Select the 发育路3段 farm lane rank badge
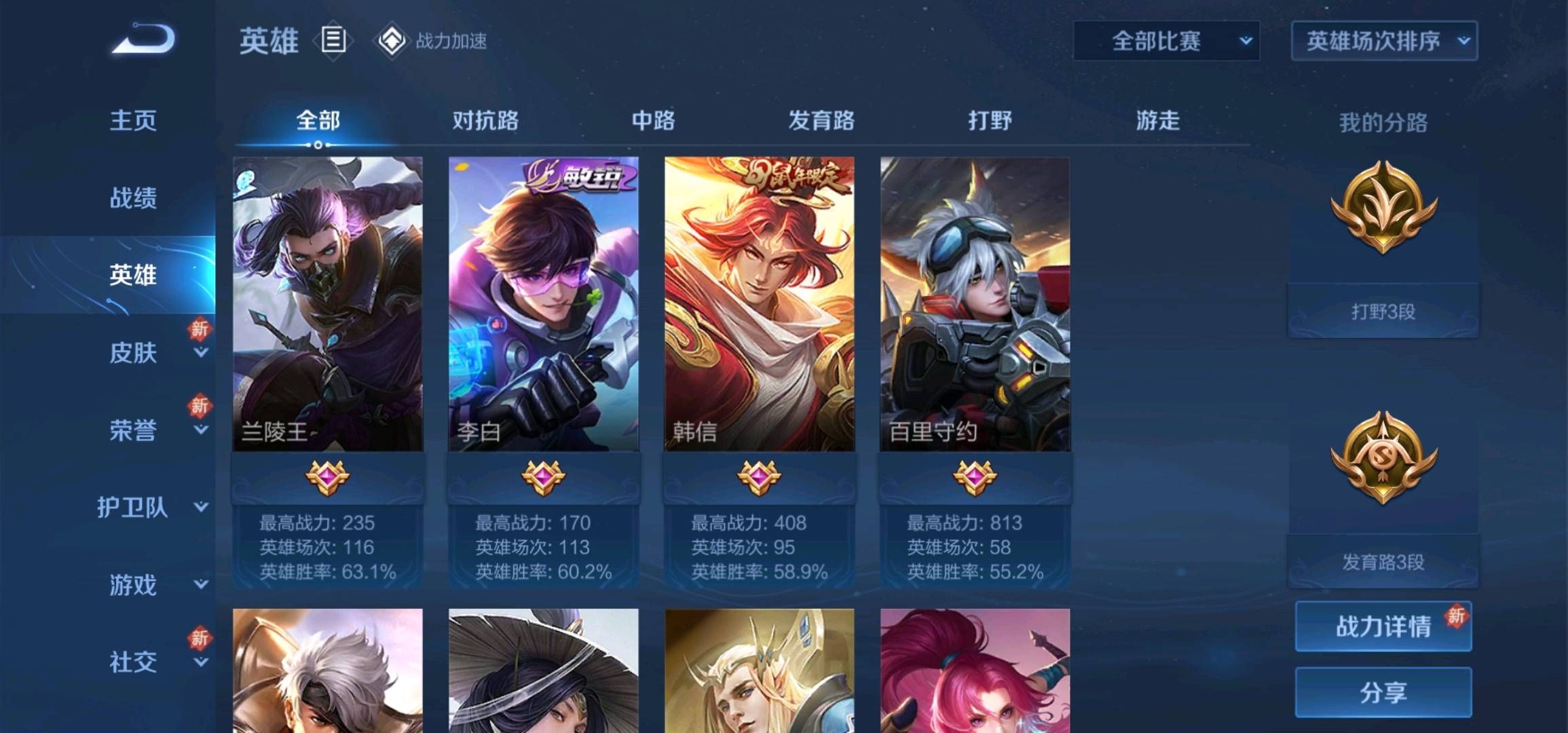The width and height of the screenshot is (1568, 733). (x=1382, y=468)
